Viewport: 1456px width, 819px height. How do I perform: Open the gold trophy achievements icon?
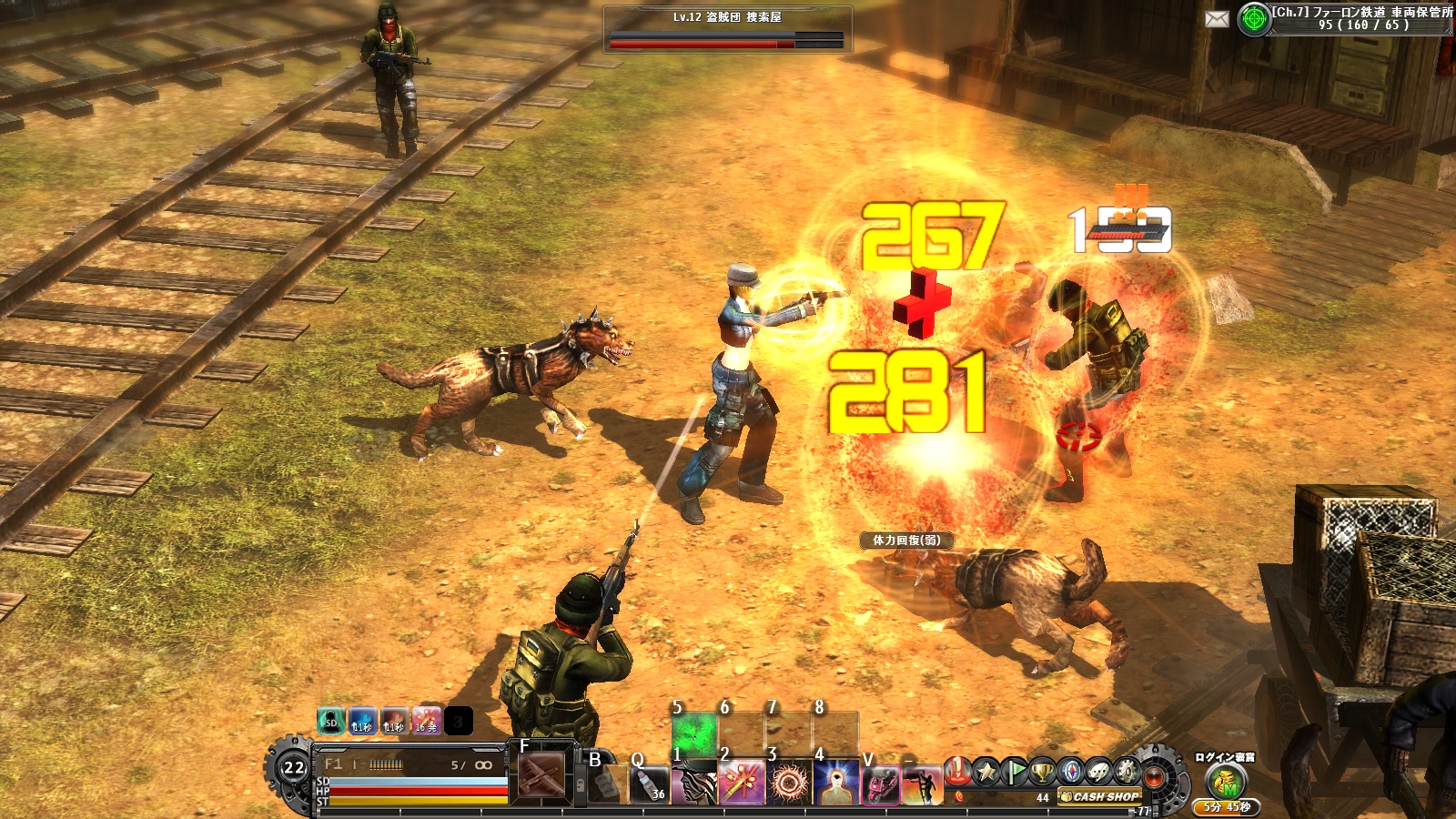(1043, 772)
